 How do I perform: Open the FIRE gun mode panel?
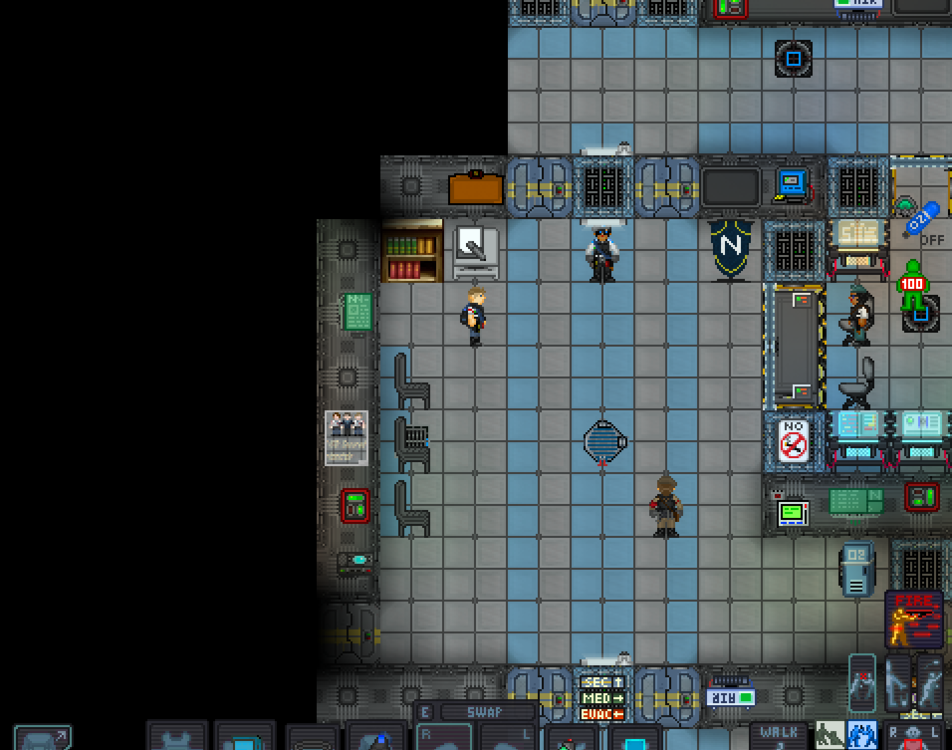point(913,620)
